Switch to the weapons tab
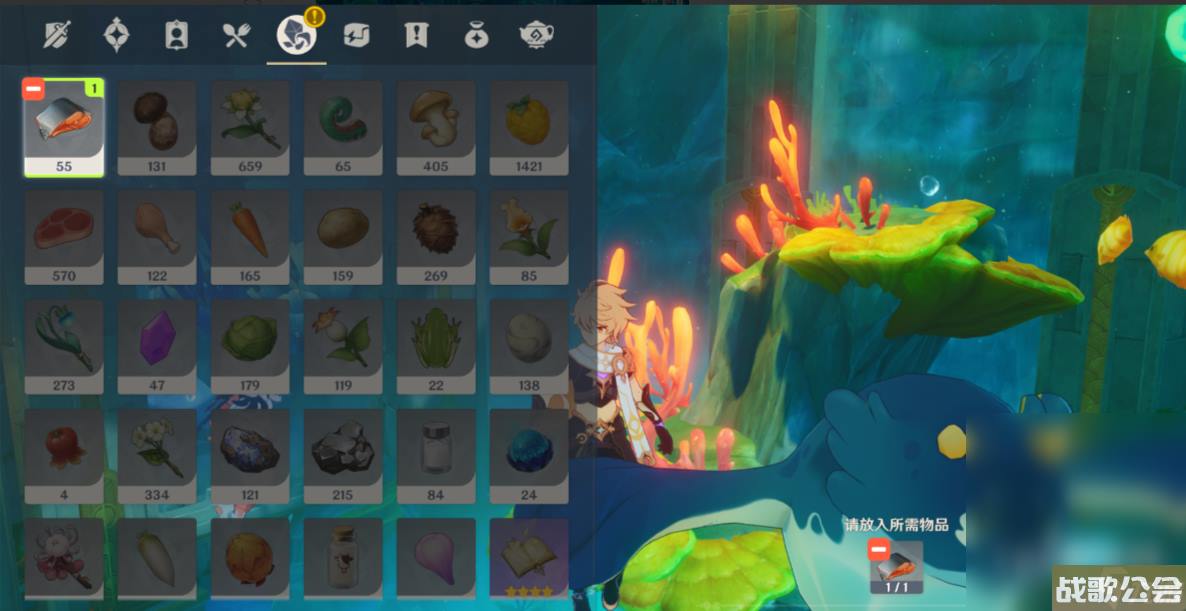The width and height of the screenshot is (1186, 611). (x=56, y=36)
